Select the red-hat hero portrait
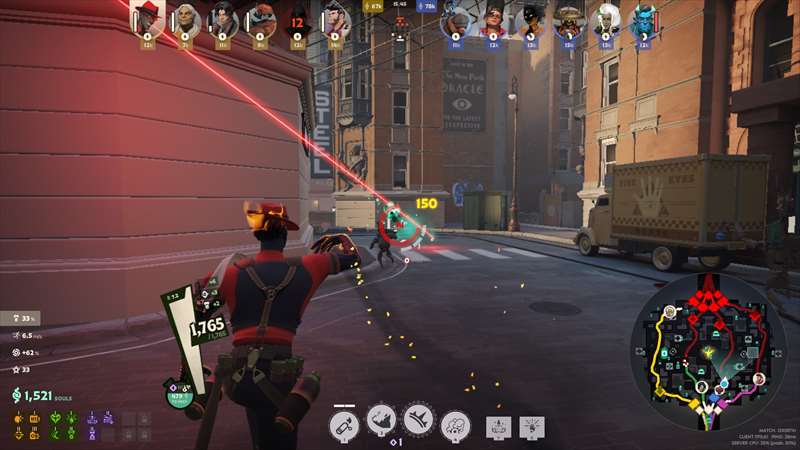The width and height of the screenshot is (800, 450). [x=147, y=18]
